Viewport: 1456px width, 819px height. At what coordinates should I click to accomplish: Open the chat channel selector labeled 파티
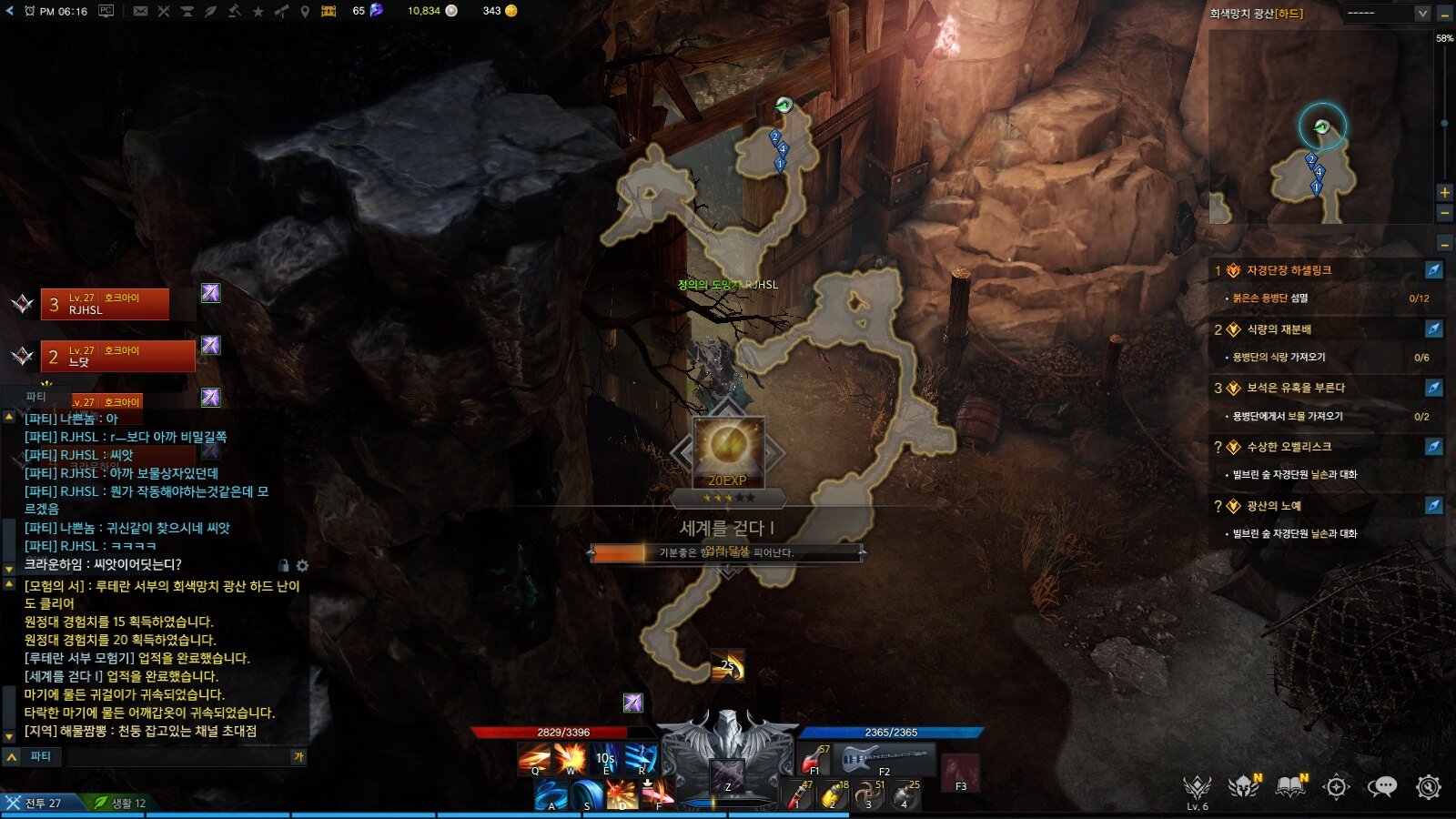point(40,756)
